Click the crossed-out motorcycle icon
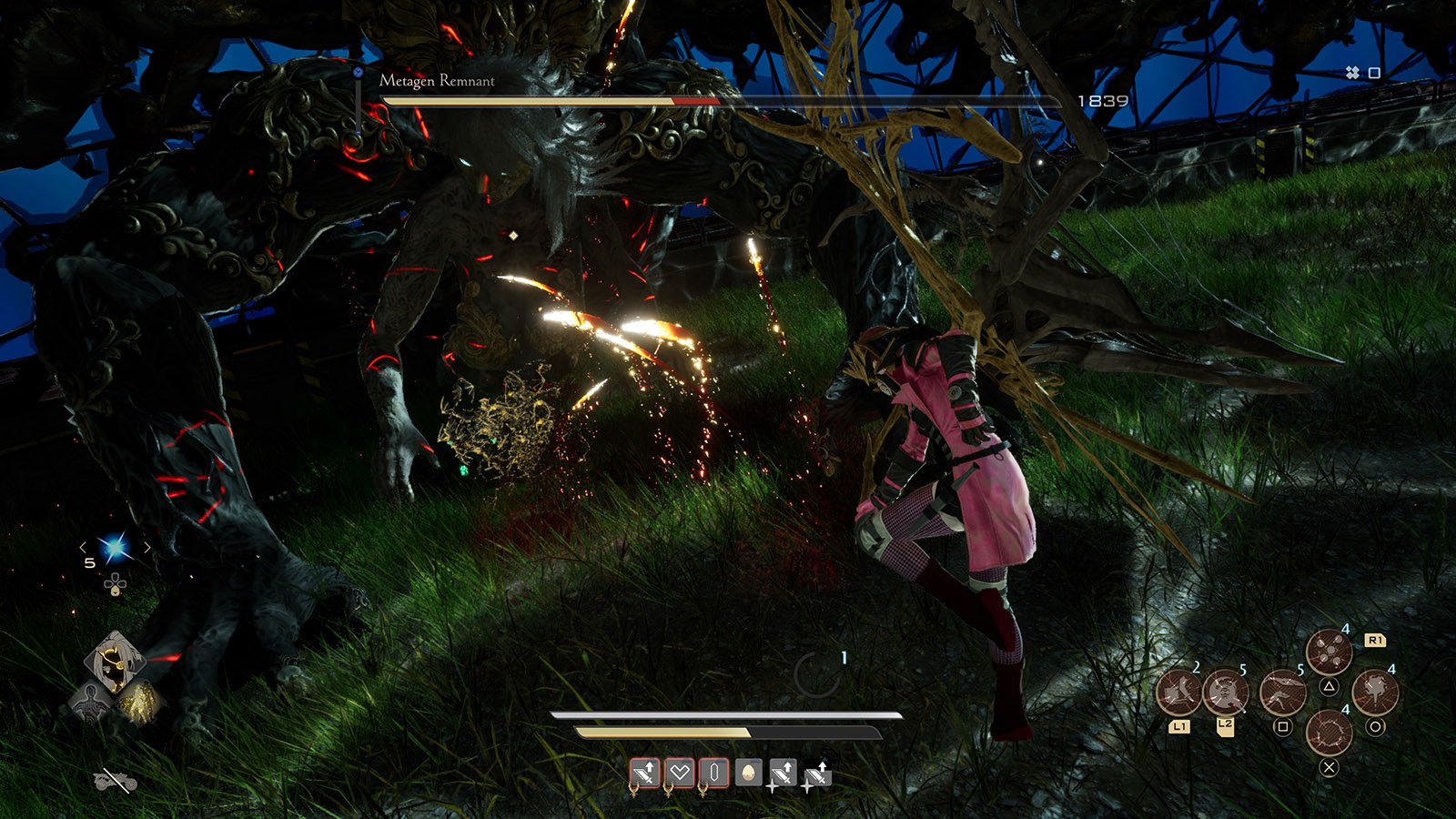 (x=116, y=781)
